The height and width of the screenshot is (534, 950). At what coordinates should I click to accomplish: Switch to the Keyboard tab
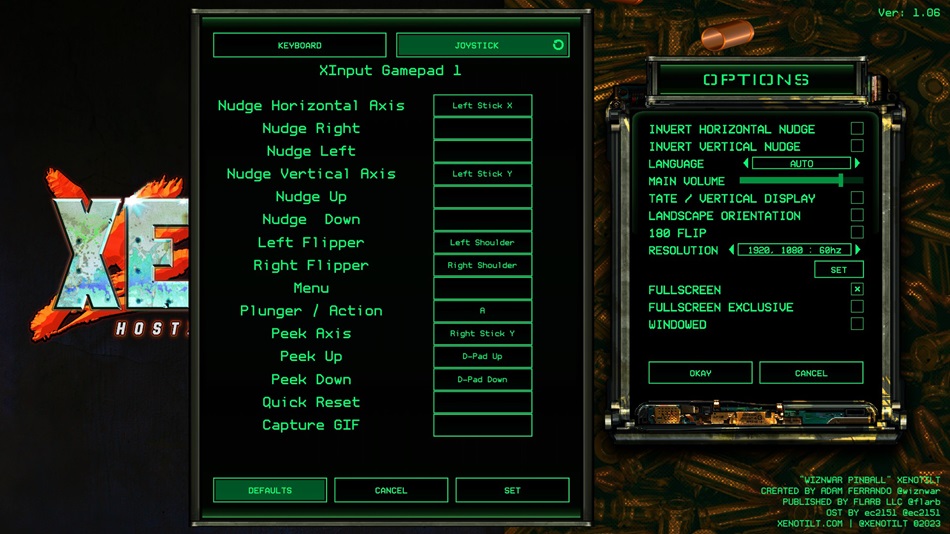pos(299,45)
